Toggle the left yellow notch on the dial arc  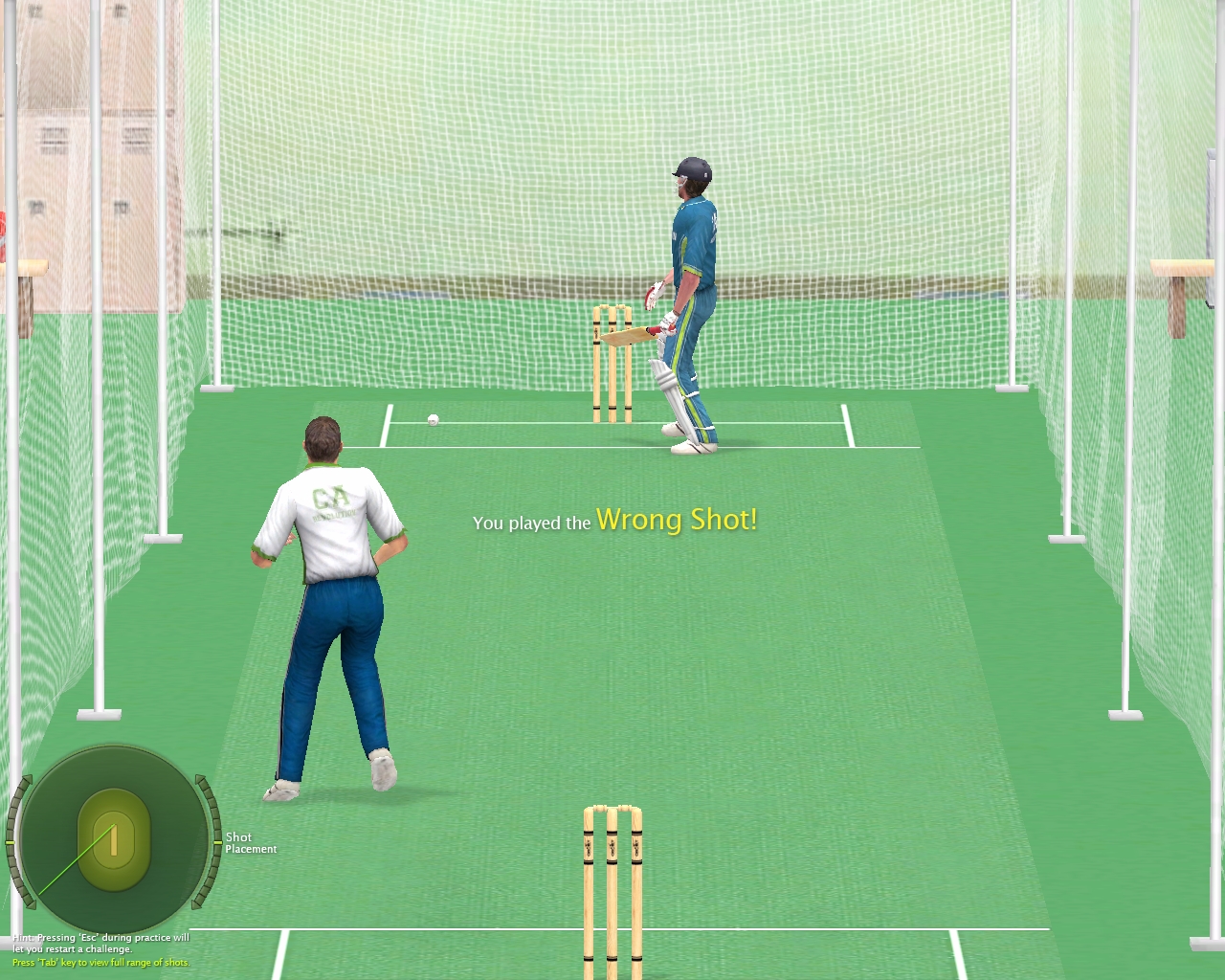click(x=10, y=842)
